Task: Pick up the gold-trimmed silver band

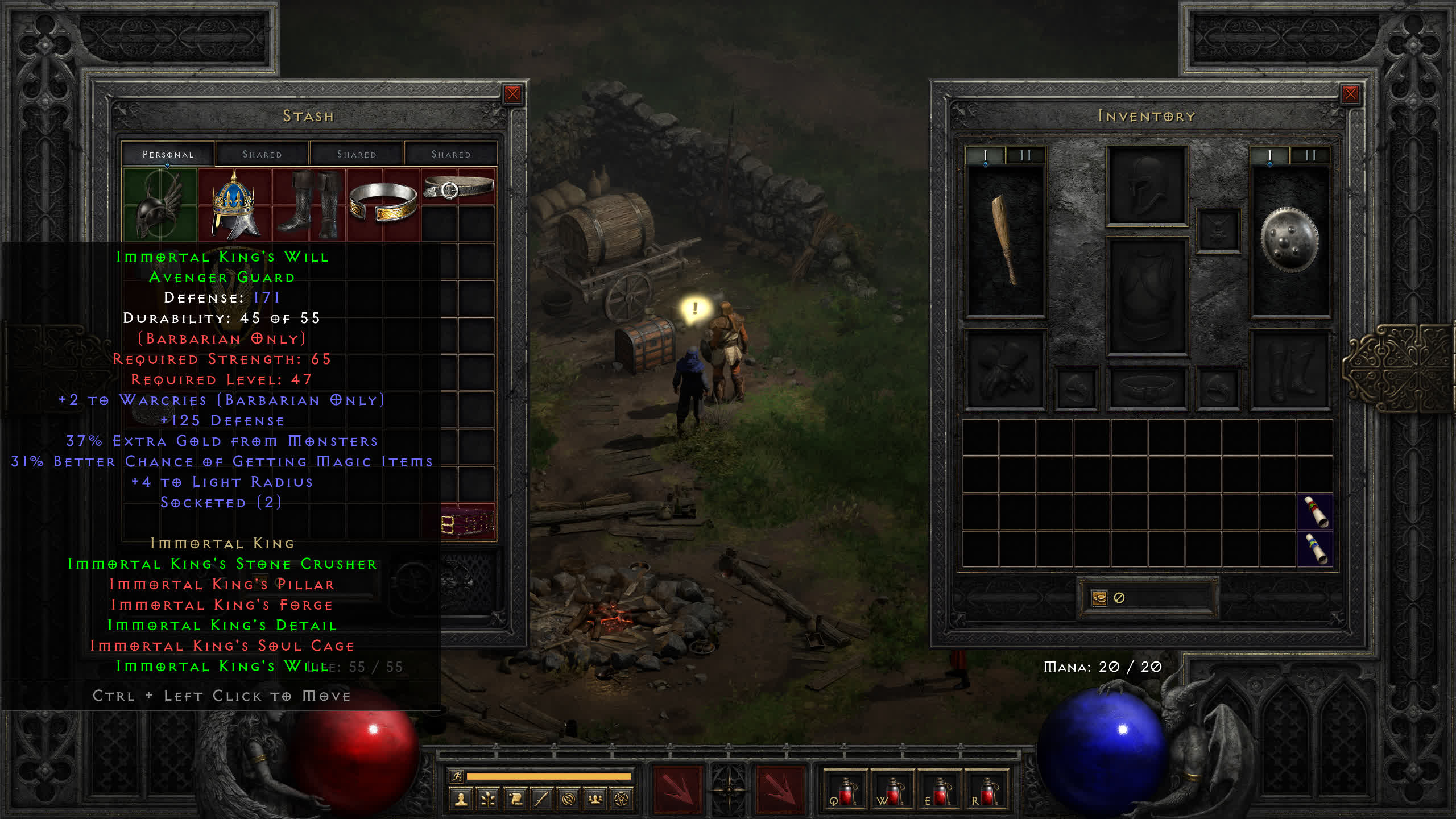Action: point(383,202)
